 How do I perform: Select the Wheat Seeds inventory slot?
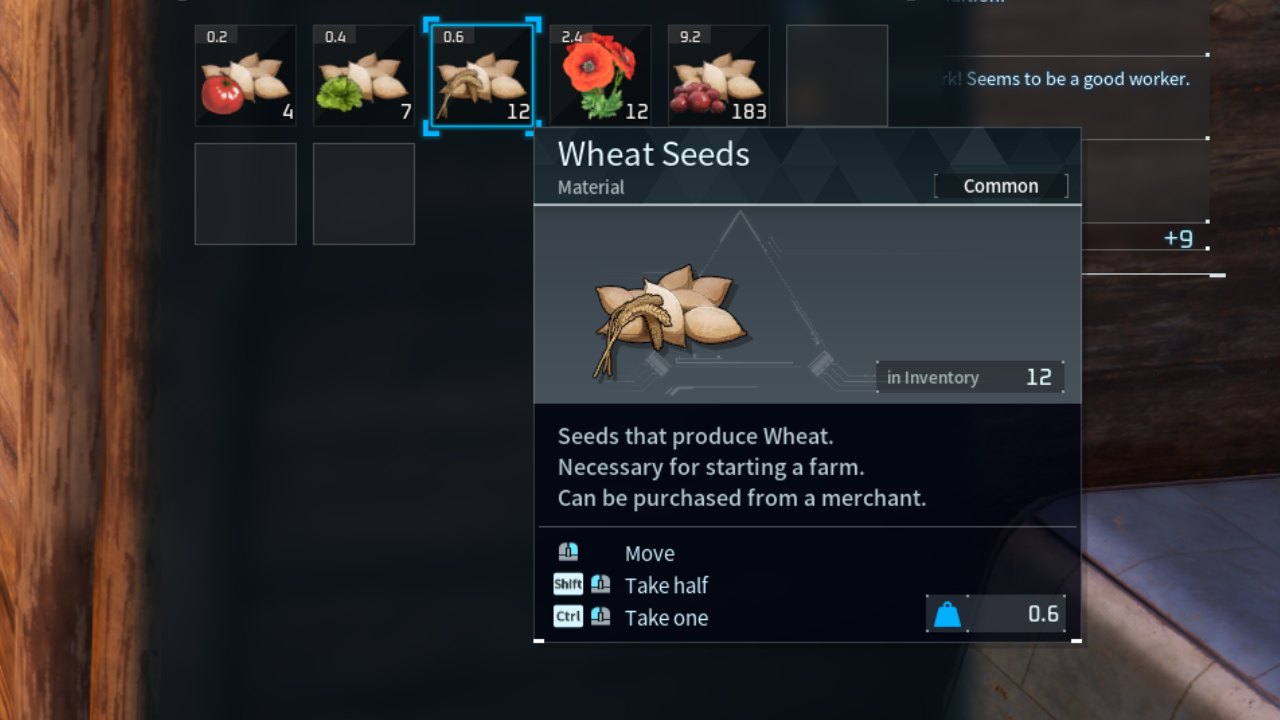tap(481, 75)
